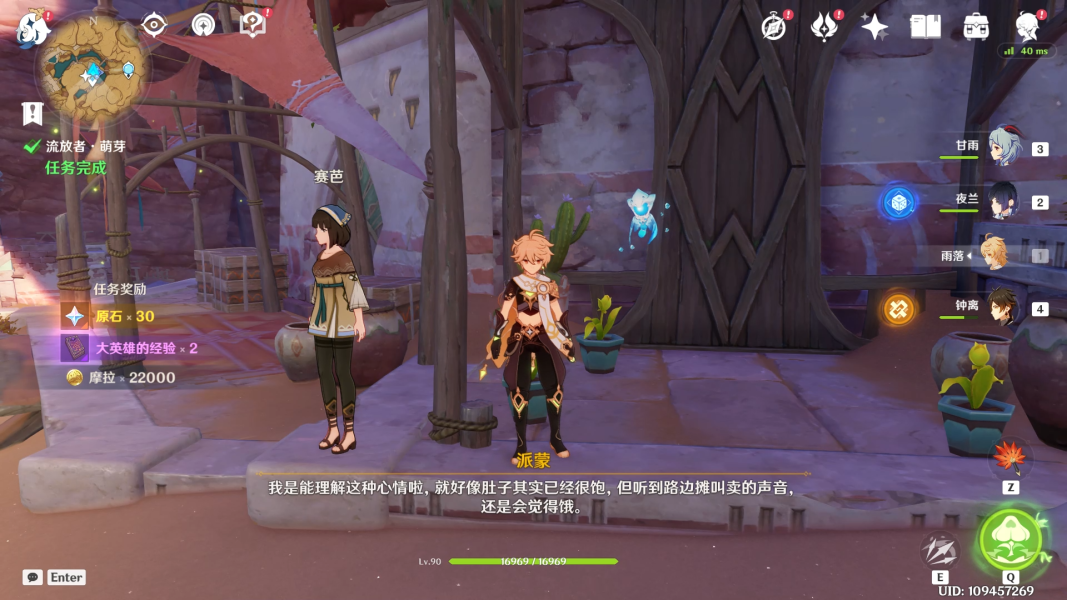Open the Paimon main menu
1067x600 pixels.
pyautogui.click(x=33, y=28)
